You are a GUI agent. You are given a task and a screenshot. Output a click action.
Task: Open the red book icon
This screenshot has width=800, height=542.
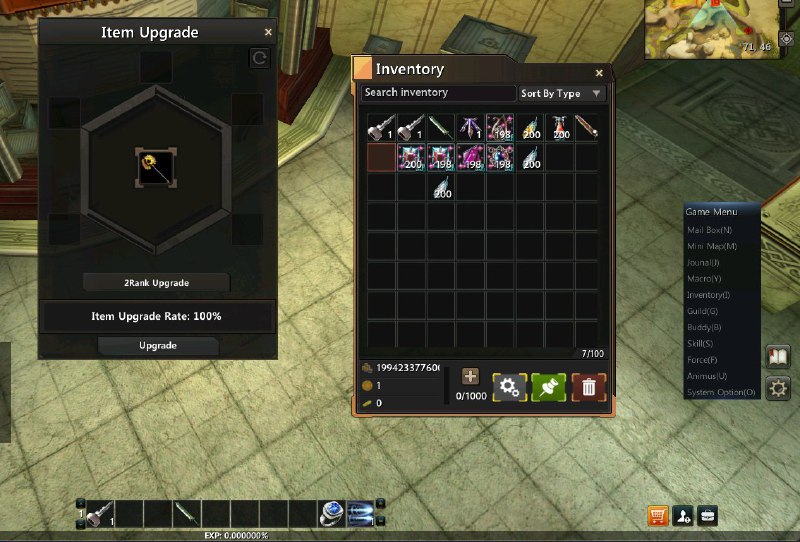coord(778,357)
